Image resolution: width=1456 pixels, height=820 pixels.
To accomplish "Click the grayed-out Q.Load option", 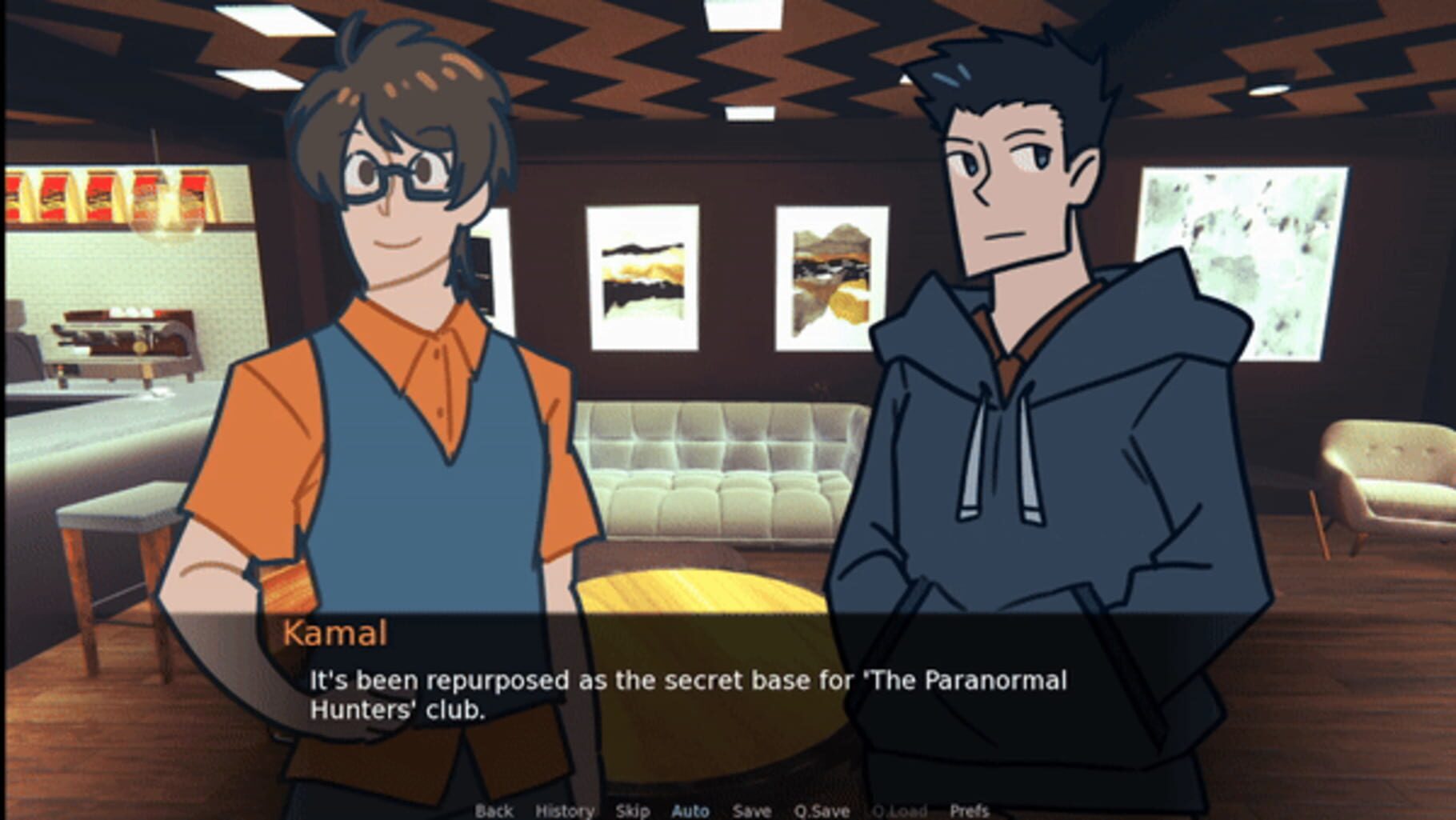I will [x=899, y=810].
